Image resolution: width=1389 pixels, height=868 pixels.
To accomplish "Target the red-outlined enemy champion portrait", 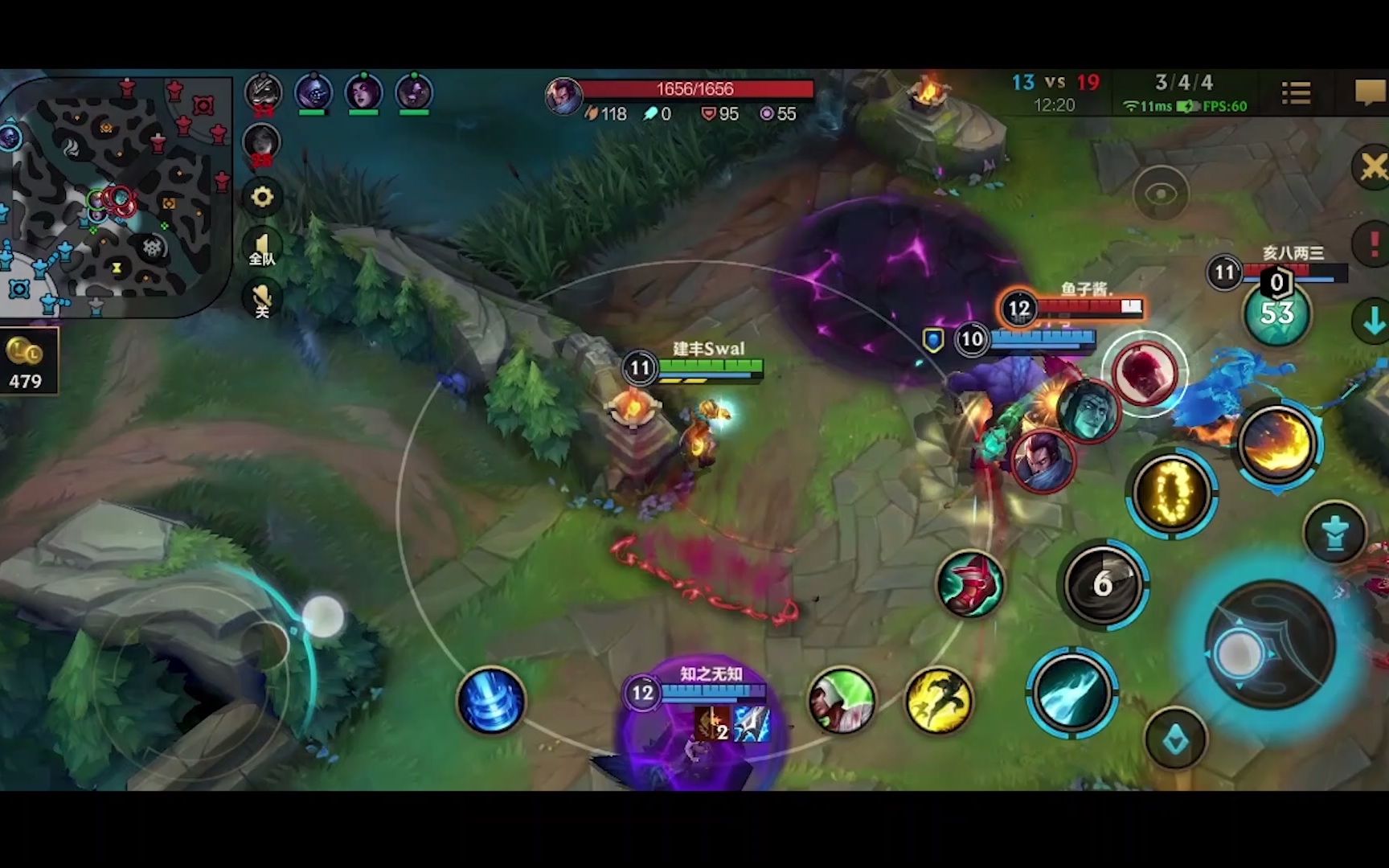I will tap(1144, 372).
